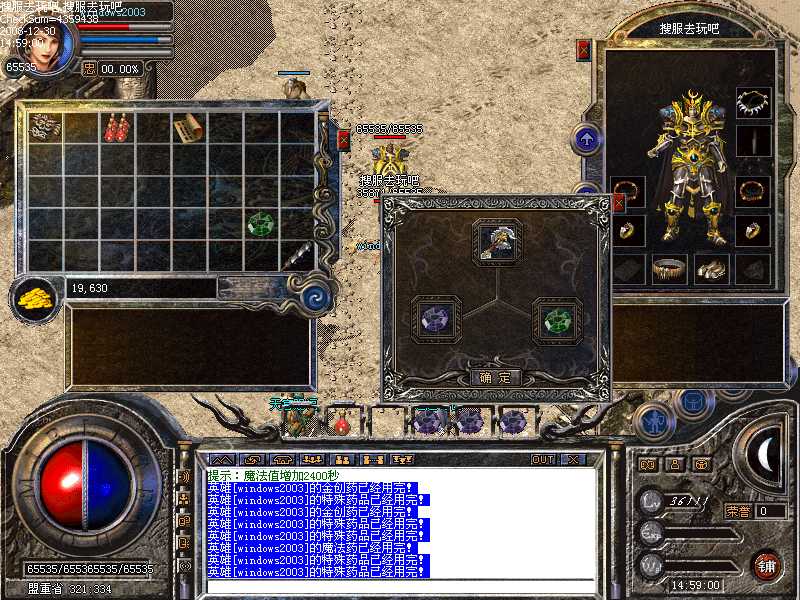Image resolution: width=800 pixels, height=600 pixels.
Task: Select the red potion bundle in the bag
Action: (x=117, y=128)
